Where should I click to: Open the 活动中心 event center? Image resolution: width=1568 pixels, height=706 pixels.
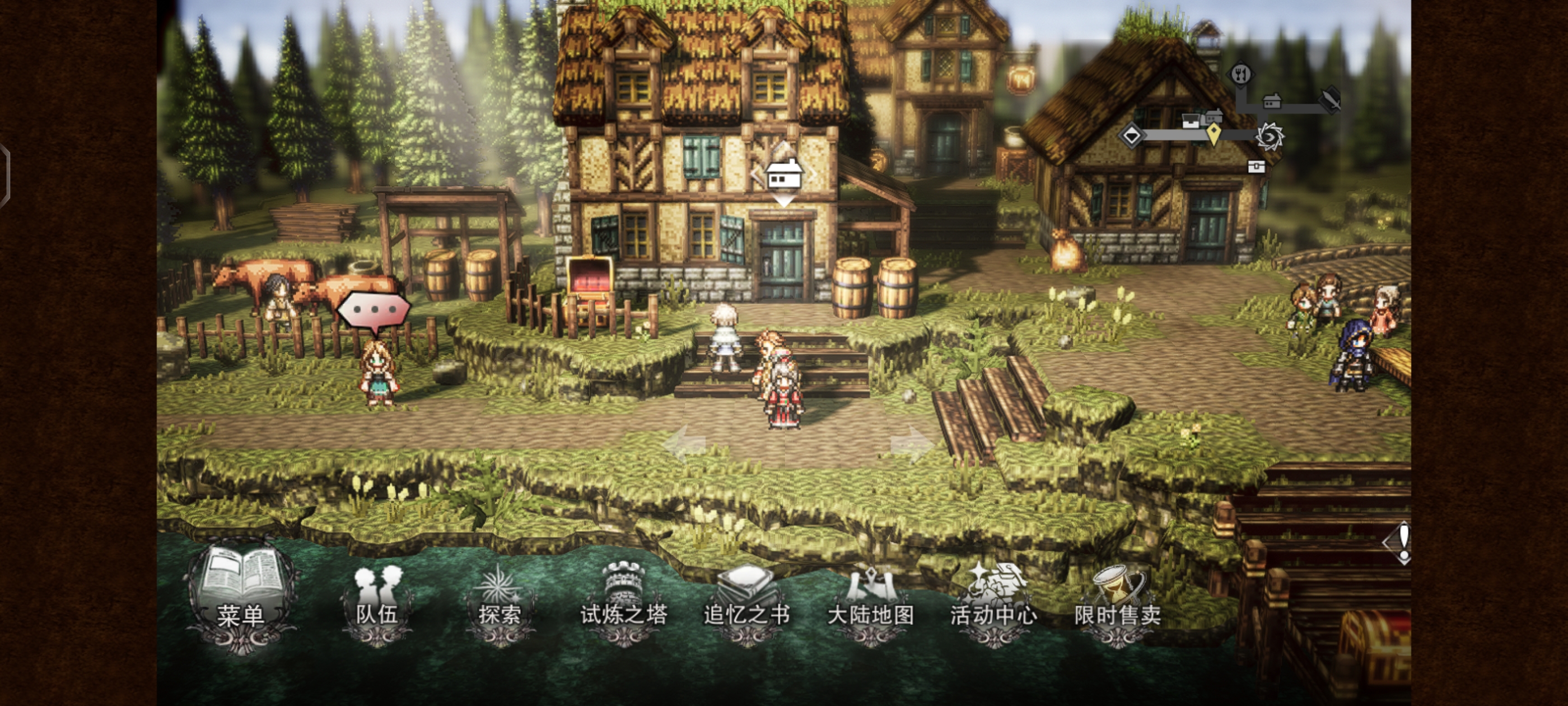[x=993, y=603]
